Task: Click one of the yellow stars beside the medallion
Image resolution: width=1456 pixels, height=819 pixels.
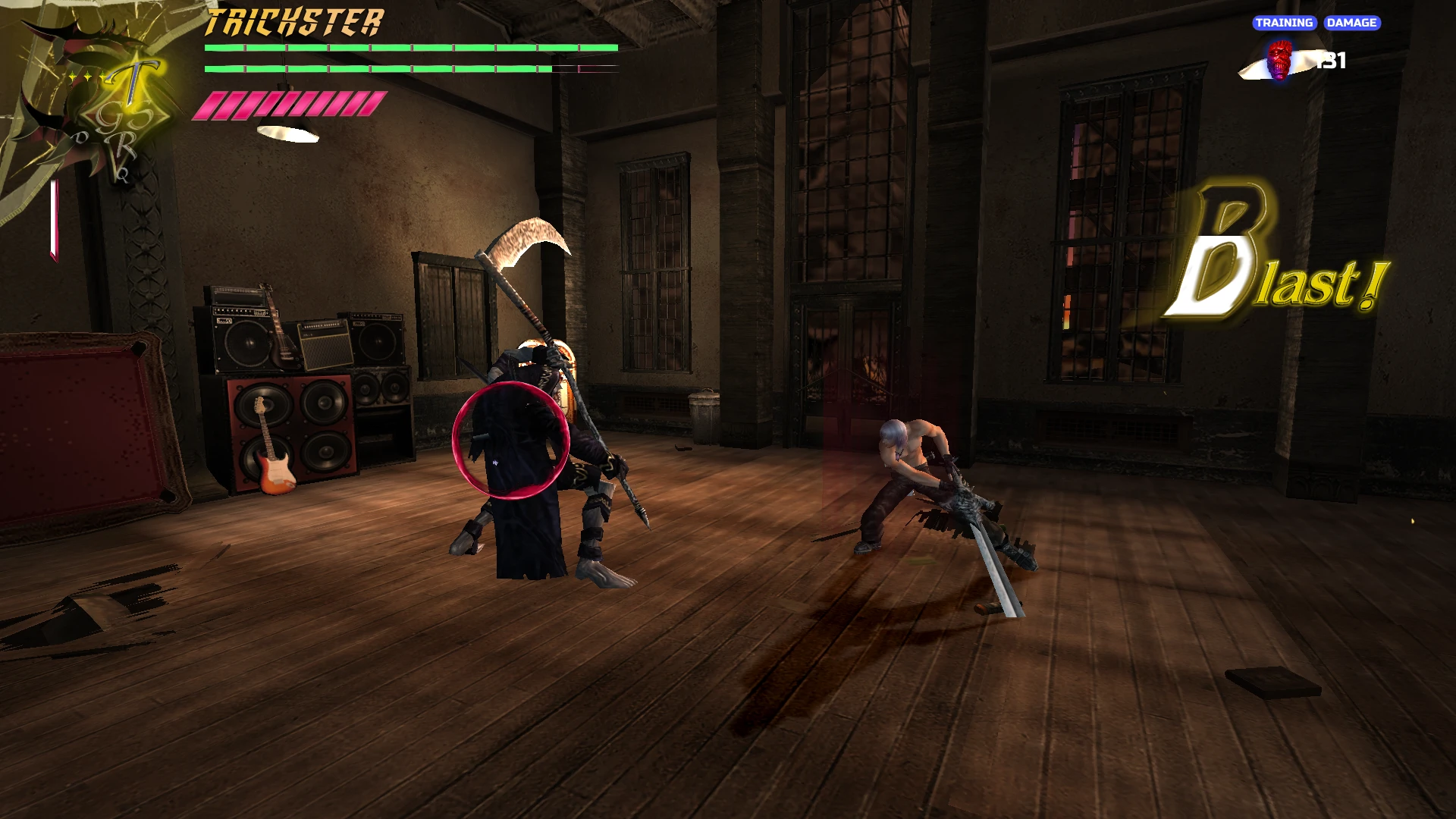Action: pos(88,76)
